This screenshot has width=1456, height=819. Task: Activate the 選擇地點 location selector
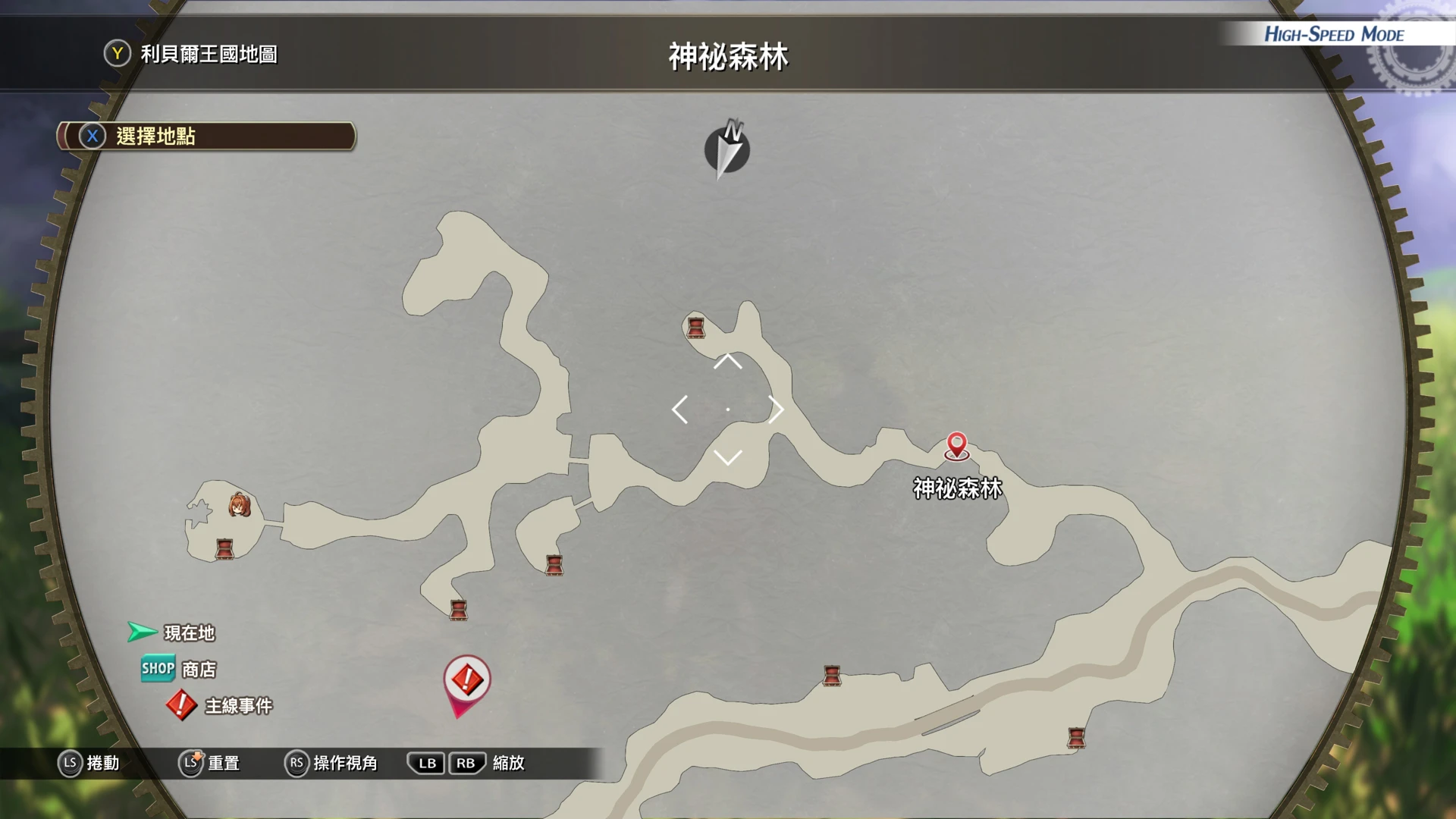click(x=206, y=136)
